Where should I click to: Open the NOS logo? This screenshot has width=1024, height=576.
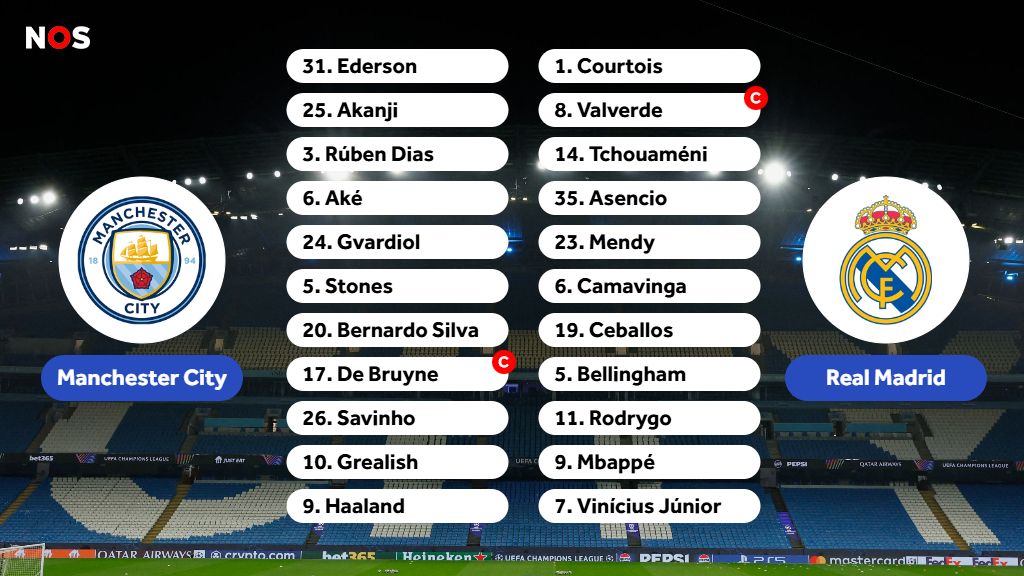pyautogui.click(x=57, y=38)
